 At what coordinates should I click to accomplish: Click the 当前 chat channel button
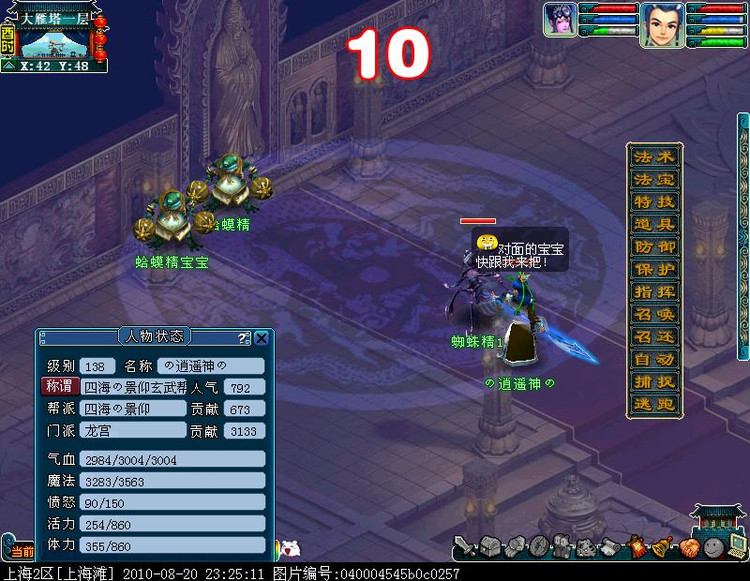pyautogui.click(x=20, y=551)
